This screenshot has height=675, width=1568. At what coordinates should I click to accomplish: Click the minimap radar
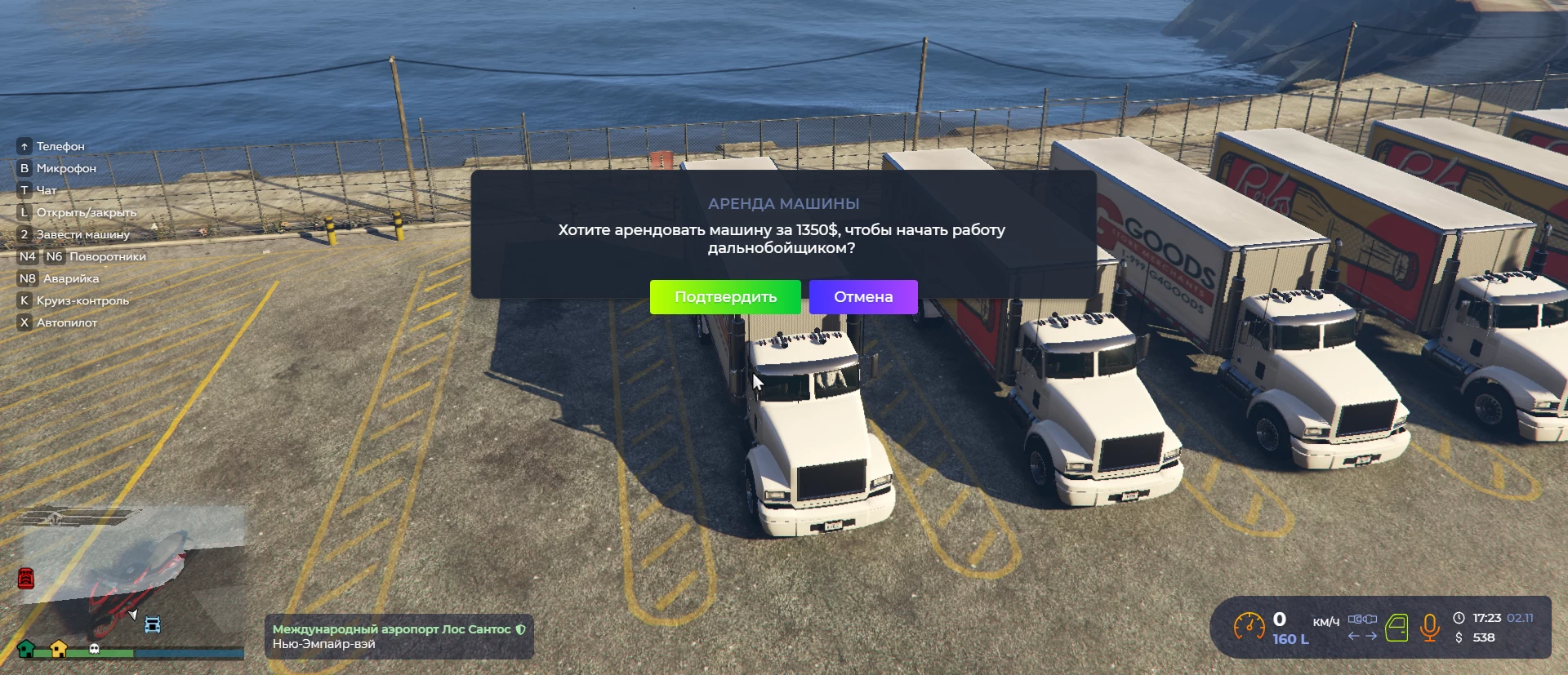coord(131,580)
